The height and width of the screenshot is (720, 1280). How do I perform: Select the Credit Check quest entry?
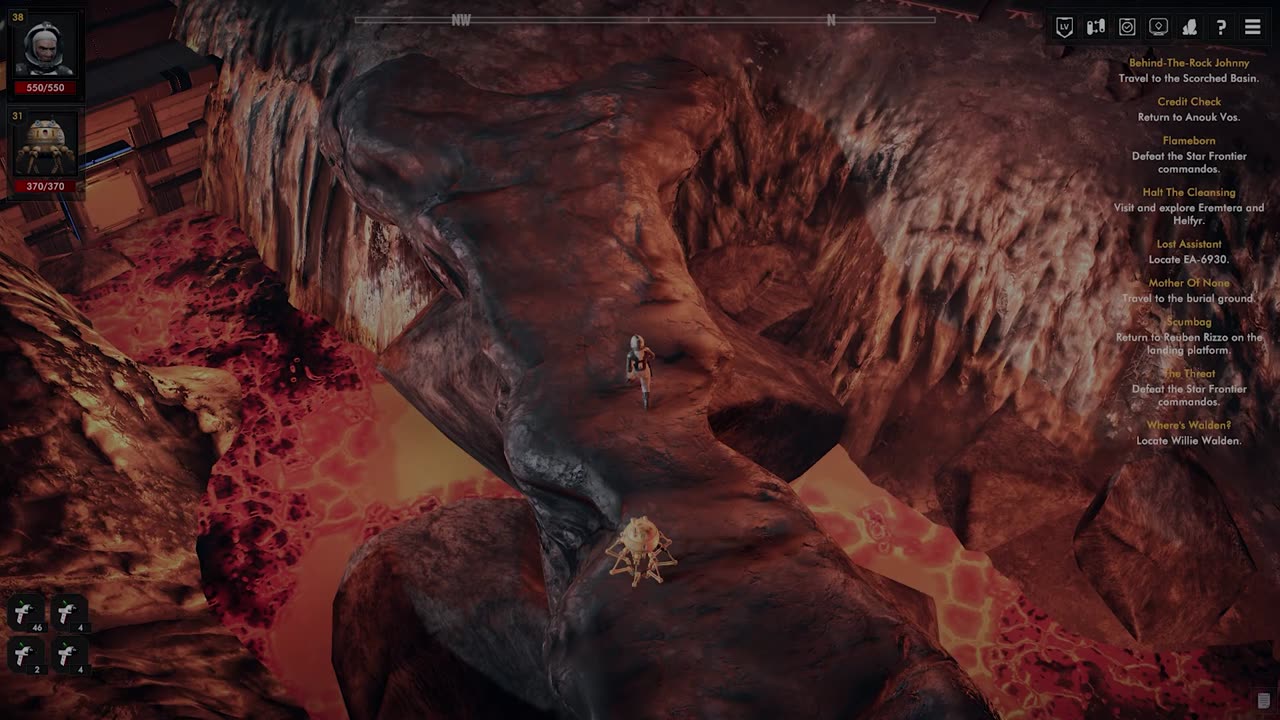click(1189, 102)
